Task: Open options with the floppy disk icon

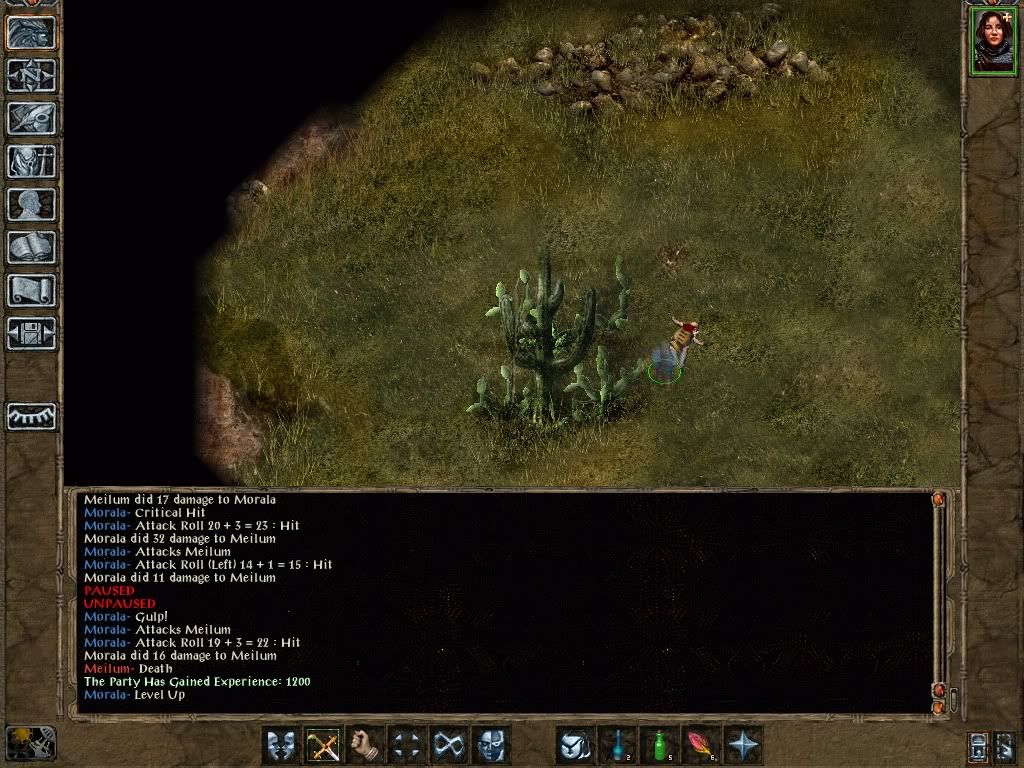Action: pos(31,332)
